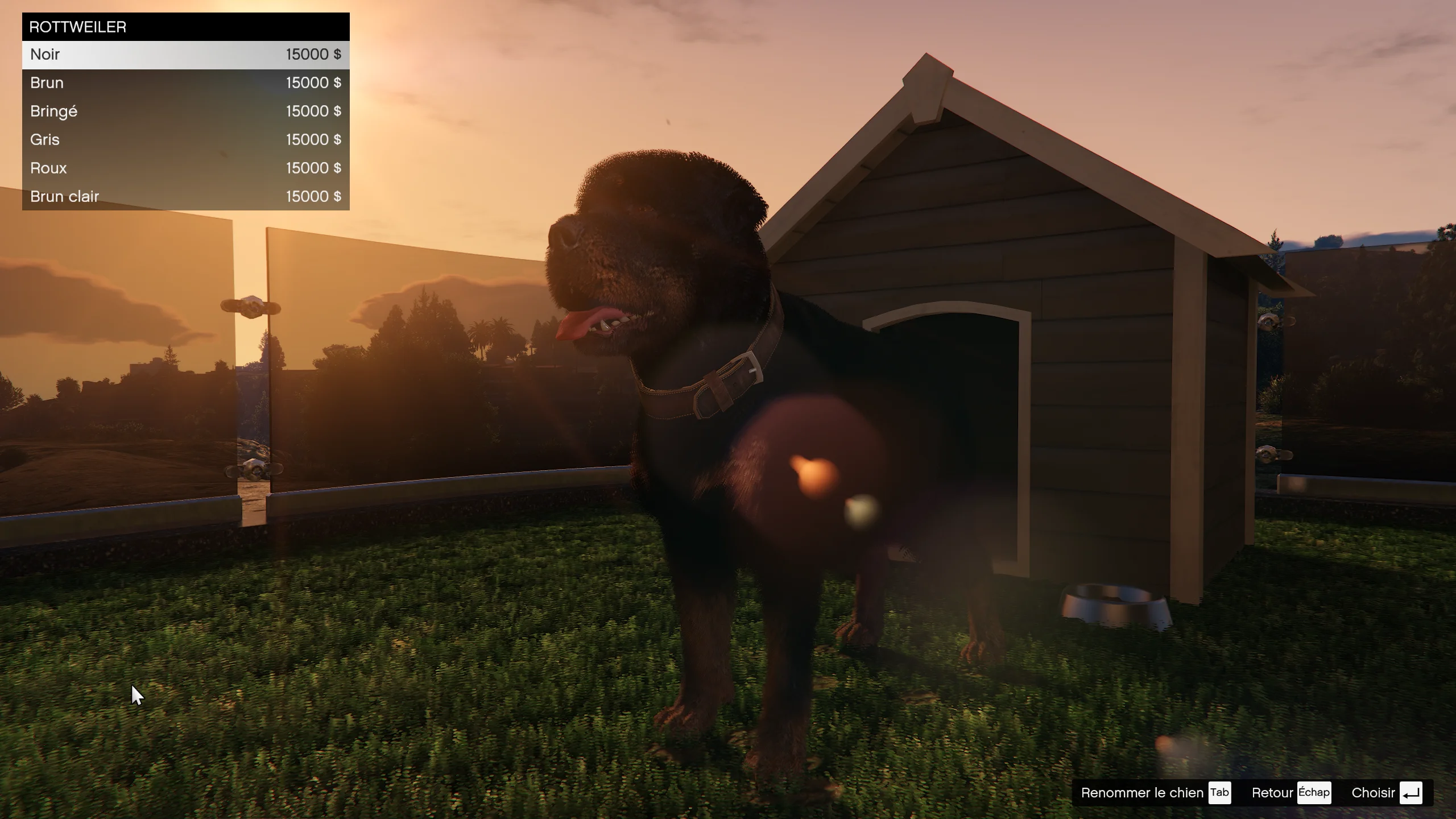
Task: Select the Brun clair option
Action: [x=185, y=197]
